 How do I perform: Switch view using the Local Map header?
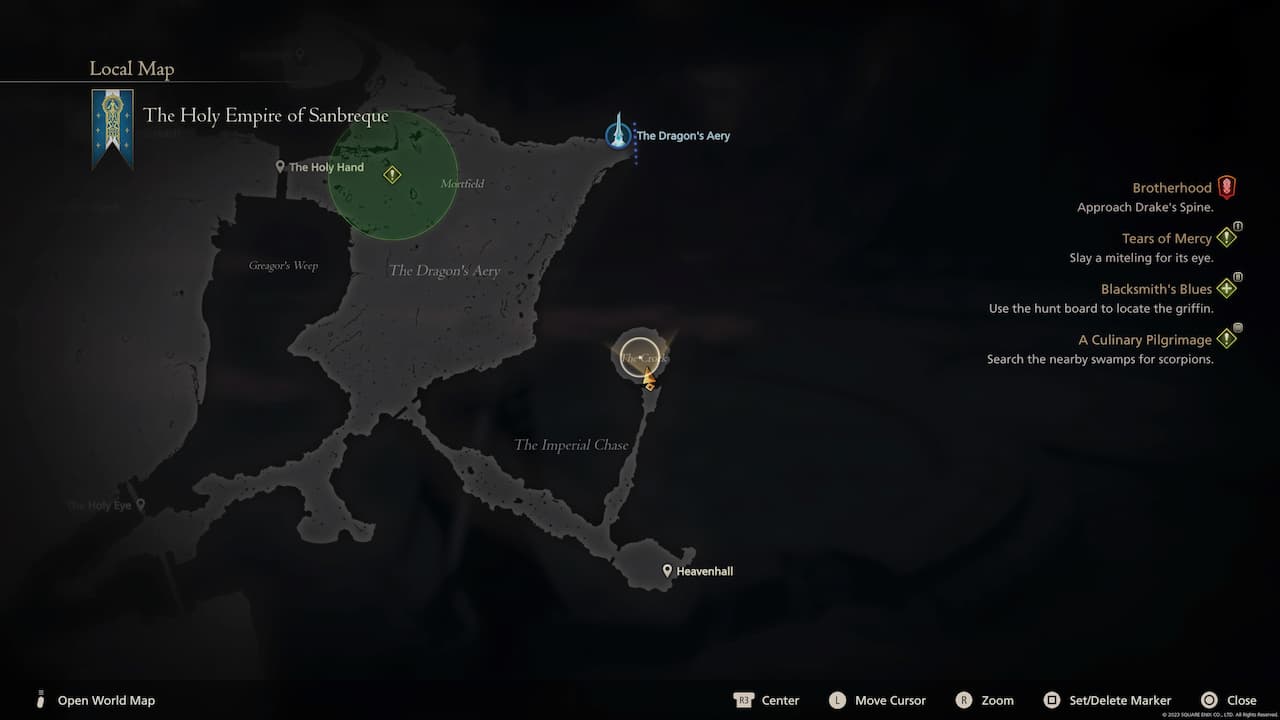(x=131, y=68)
